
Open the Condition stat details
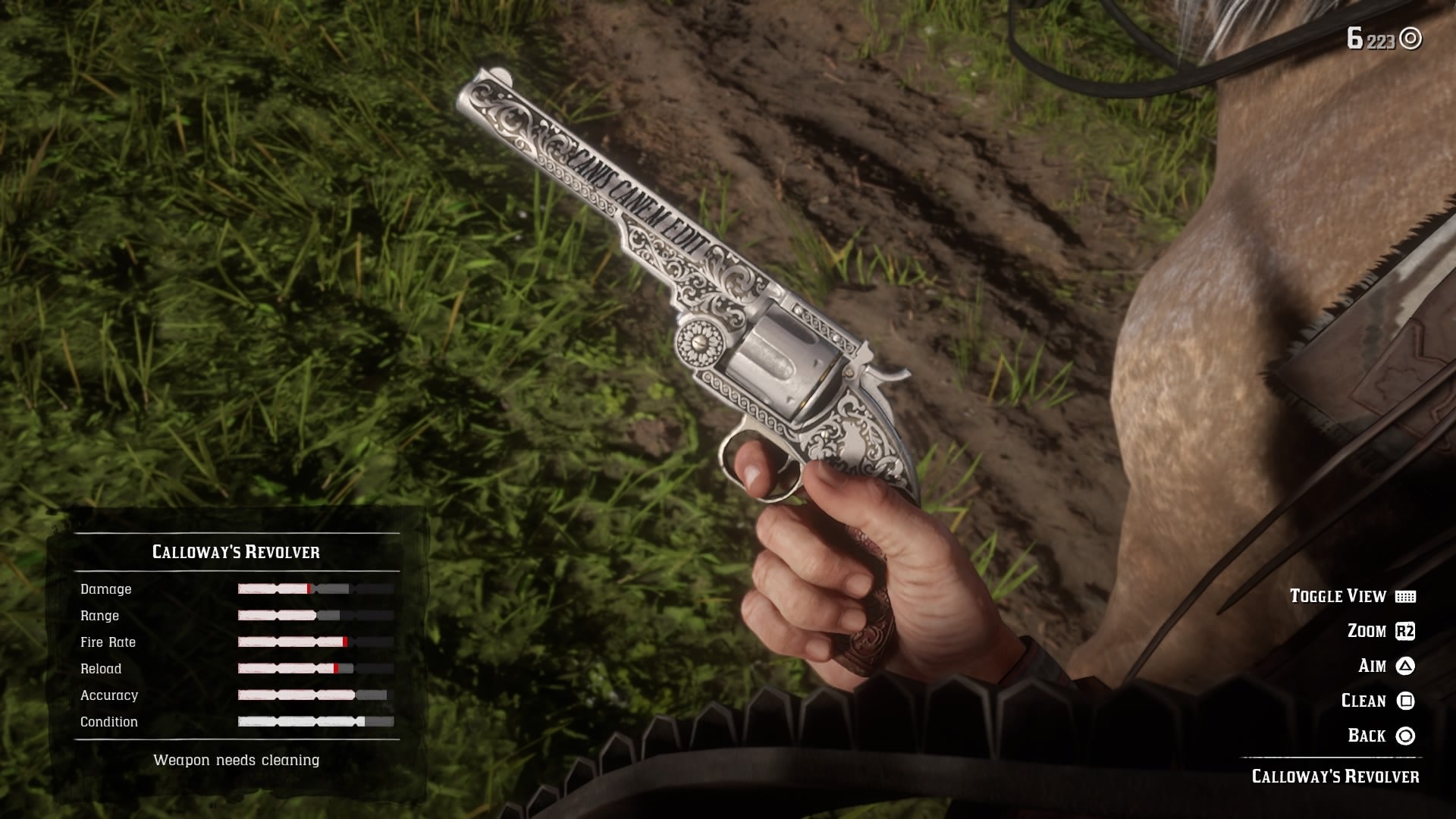tap(315, 721)
